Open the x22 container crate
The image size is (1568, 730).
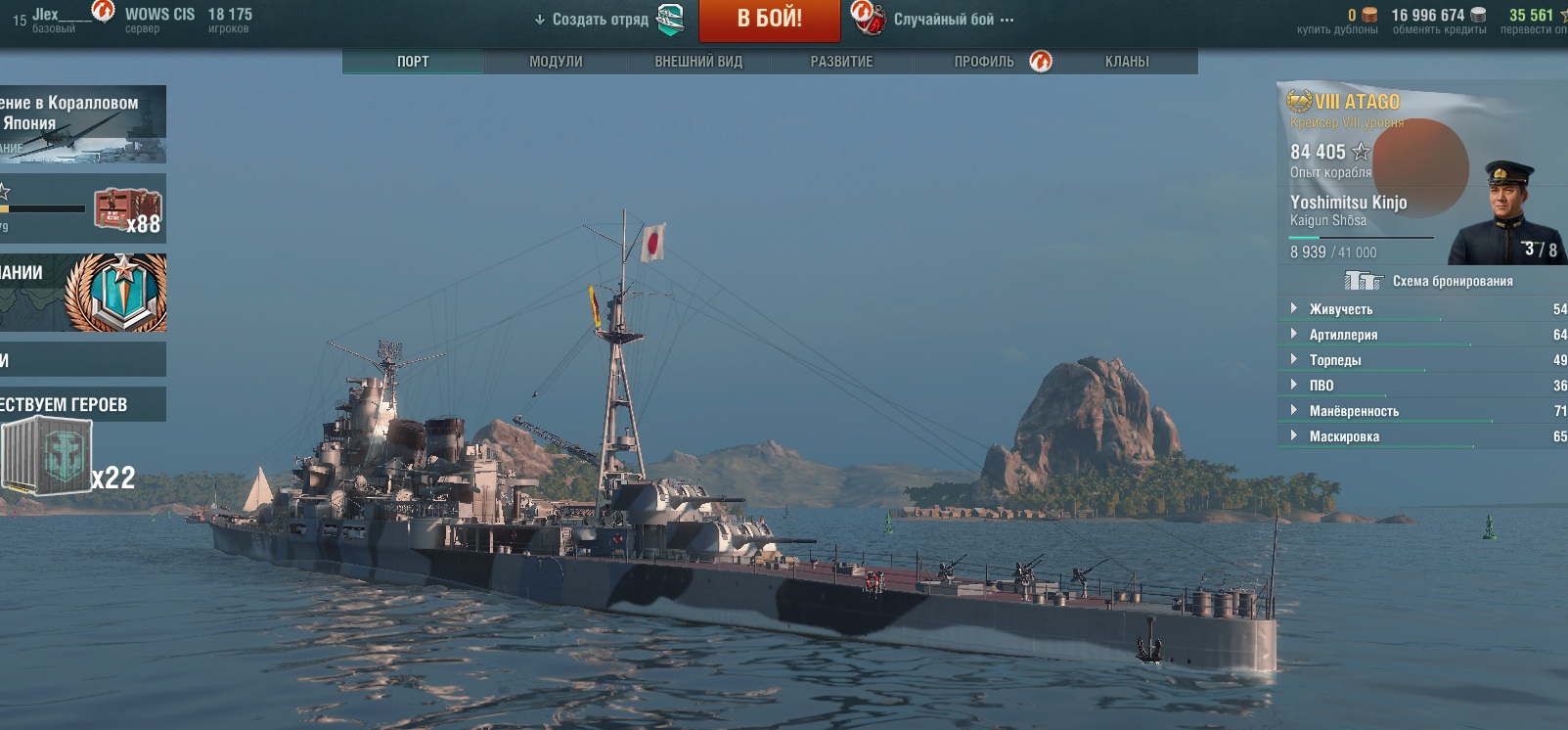pyautogui.click(x=49, y=457)
